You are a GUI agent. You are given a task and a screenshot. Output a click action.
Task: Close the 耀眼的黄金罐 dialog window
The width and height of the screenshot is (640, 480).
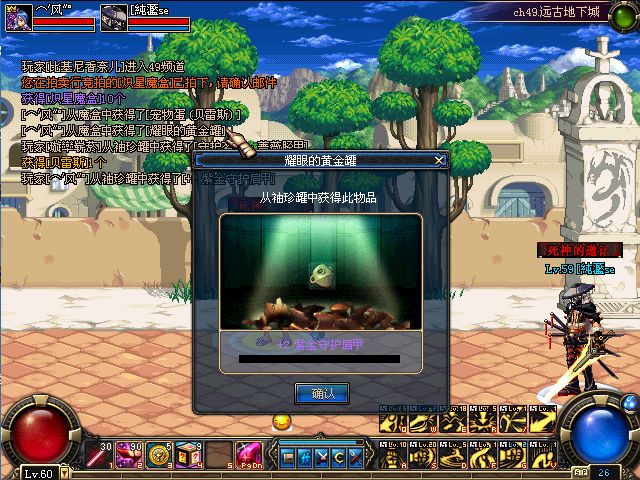tap(438, 160)
